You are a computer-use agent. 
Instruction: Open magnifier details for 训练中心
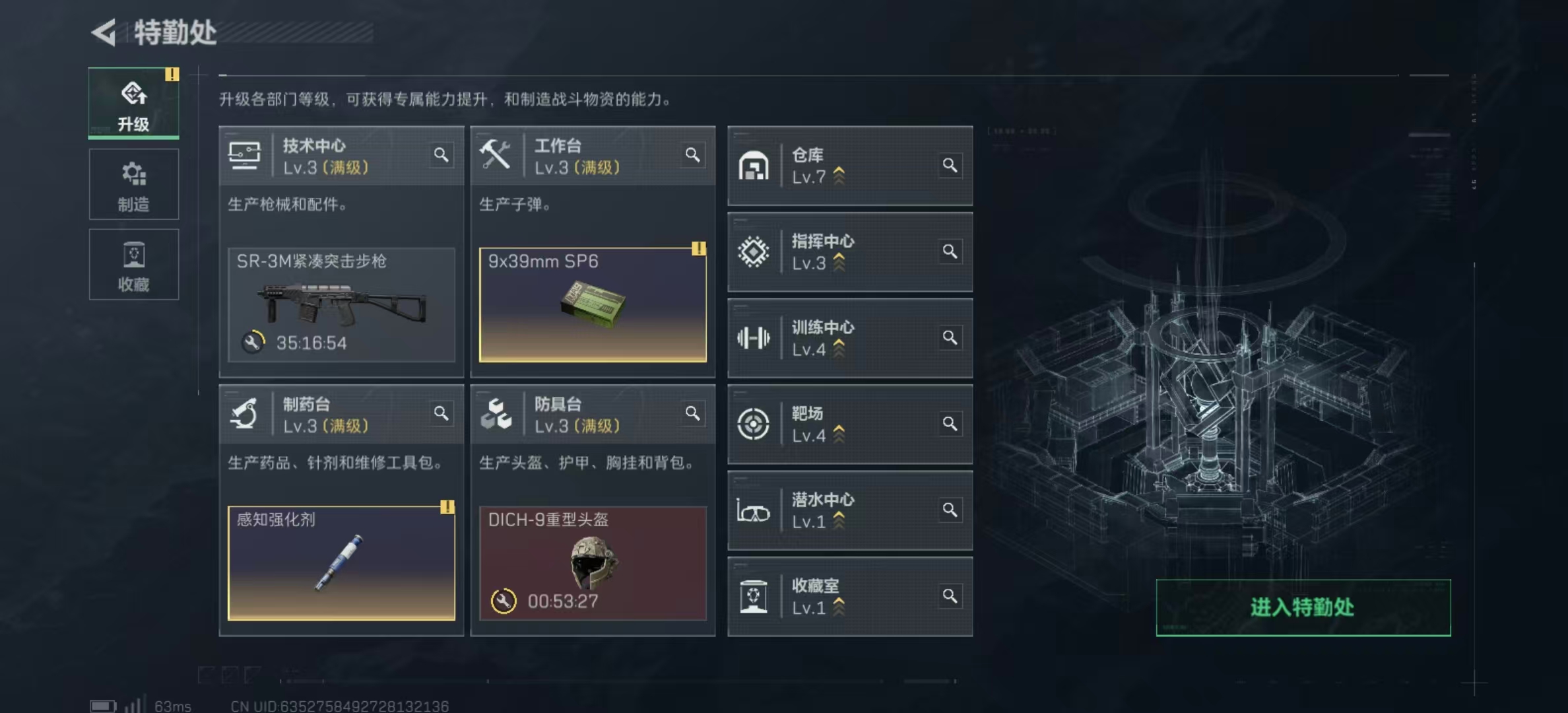click(x=950, y=337)
